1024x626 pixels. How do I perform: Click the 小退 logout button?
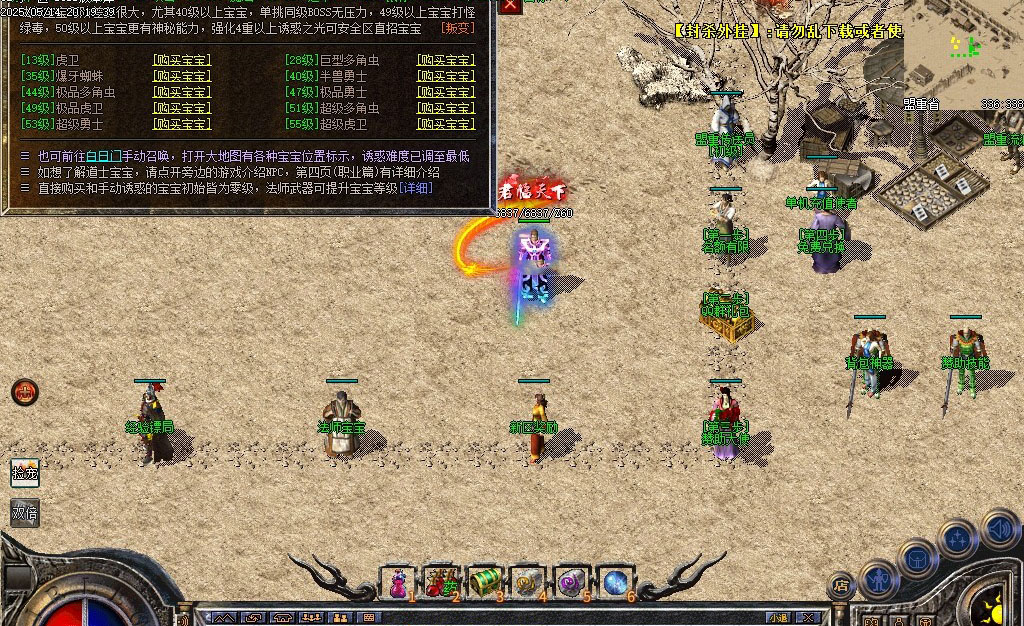[779, 617]
